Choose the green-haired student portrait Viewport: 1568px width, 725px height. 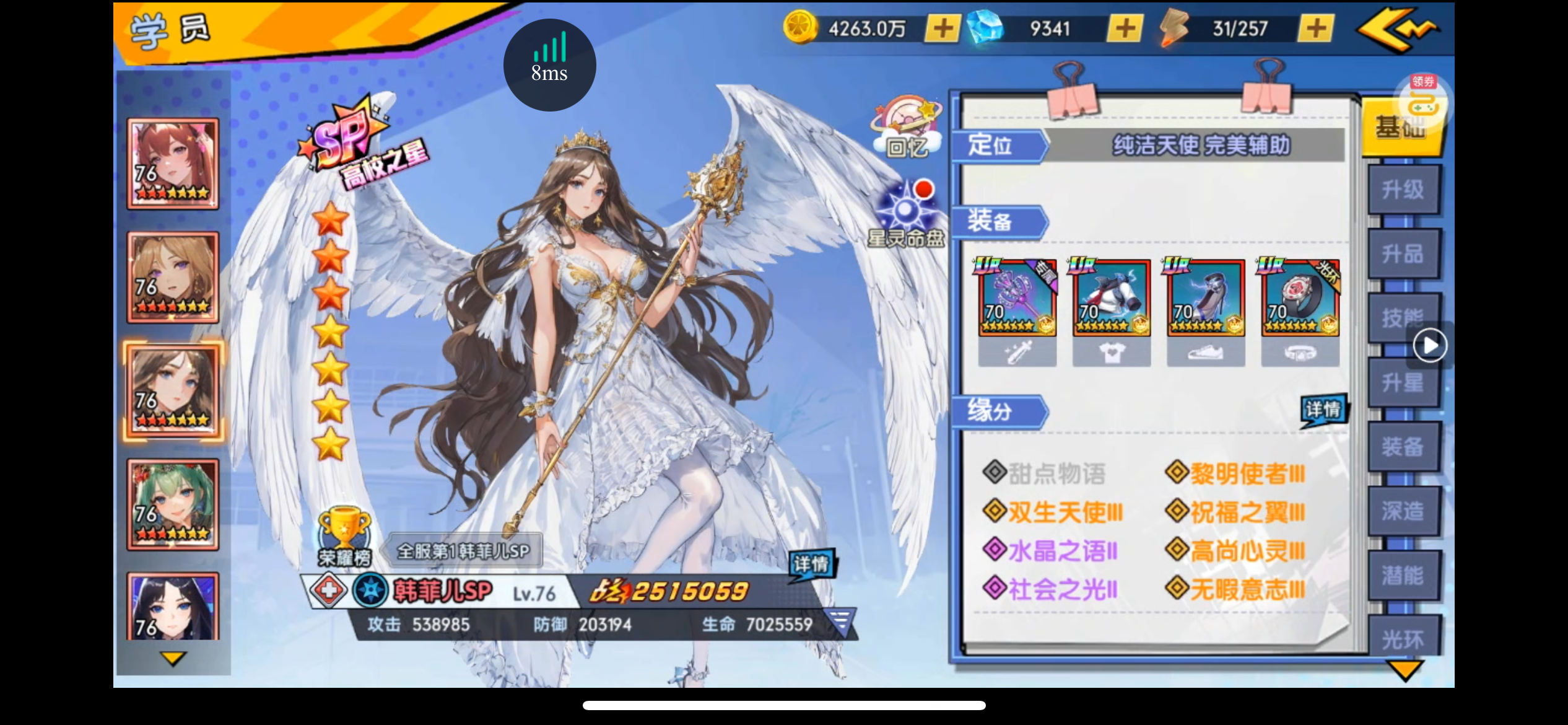[x=173, y=504]
